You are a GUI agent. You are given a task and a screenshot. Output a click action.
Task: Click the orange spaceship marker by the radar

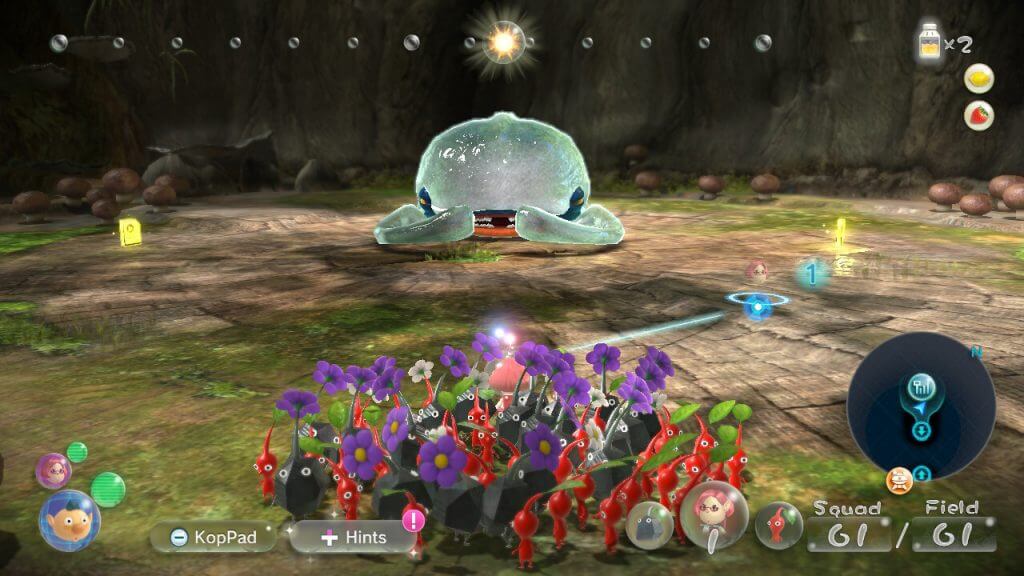899,480
